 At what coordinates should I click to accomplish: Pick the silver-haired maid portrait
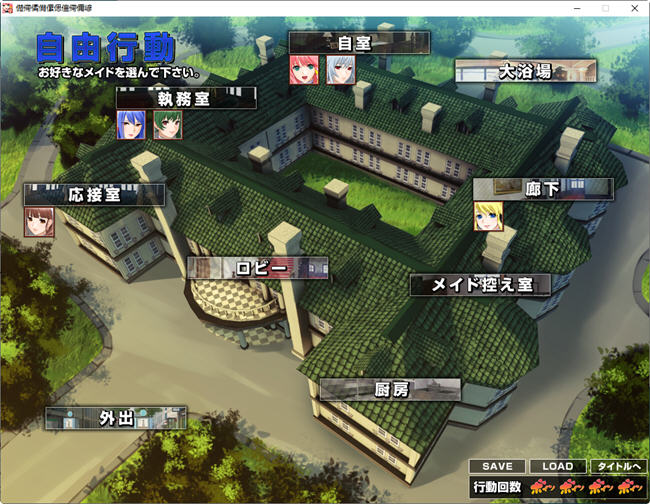pyautogui.click(x=340, y=69)
